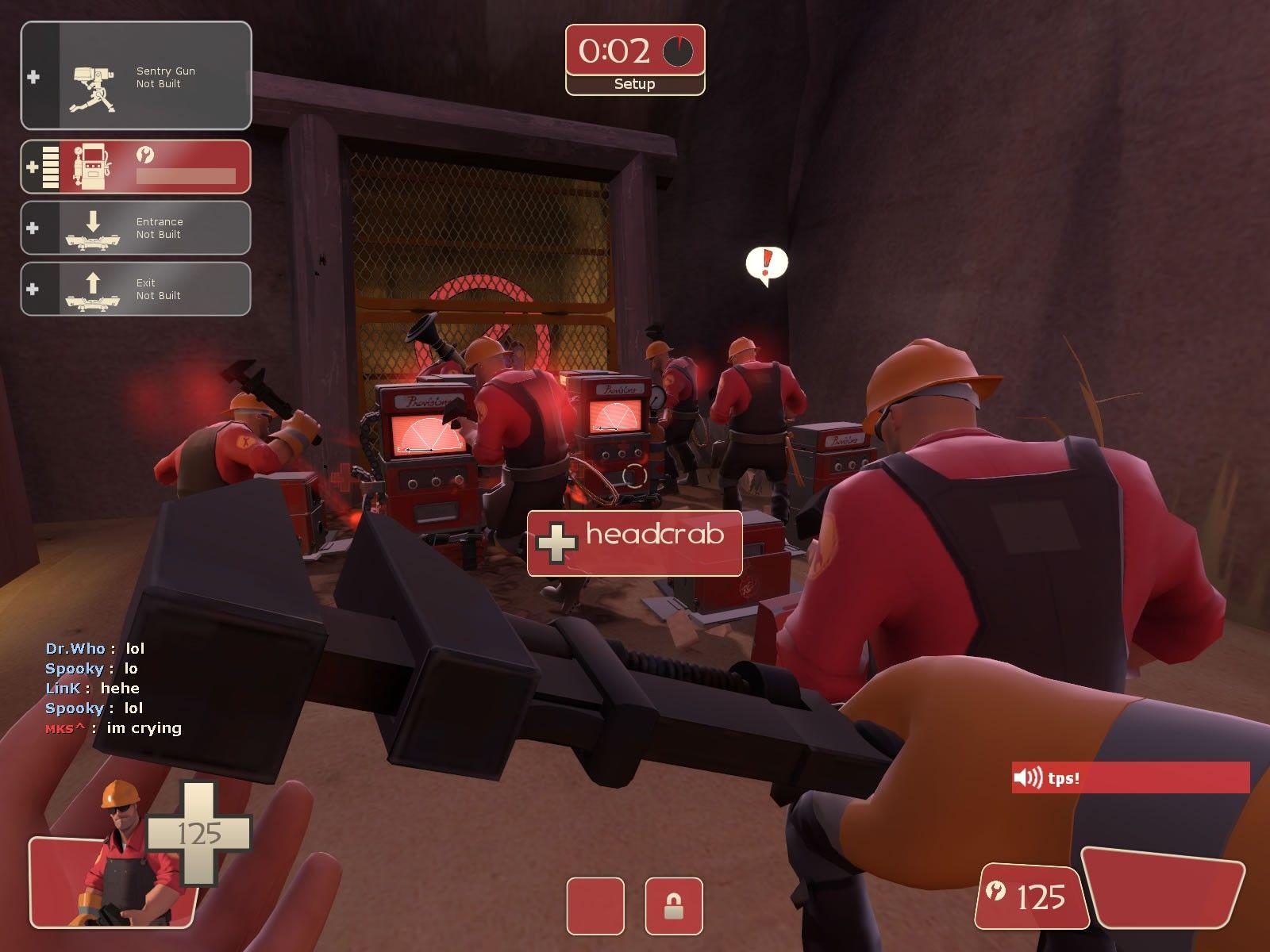Viewport: 1270px width, 952px height.
Task: Select the Sentry Gun Not Built panel
Action: [136, 76]
